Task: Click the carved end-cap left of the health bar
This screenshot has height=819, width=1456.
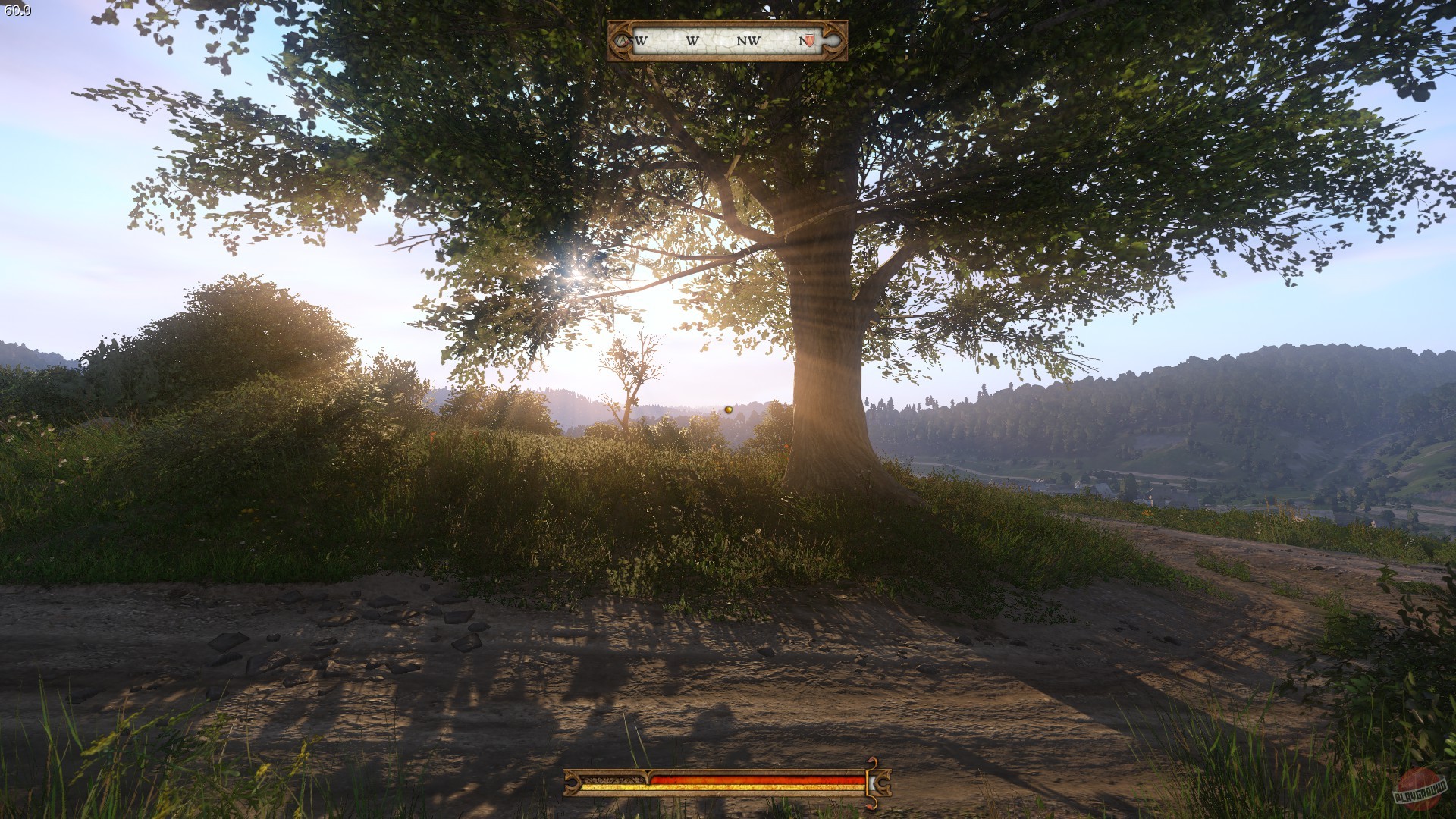Action: [573, 782]
